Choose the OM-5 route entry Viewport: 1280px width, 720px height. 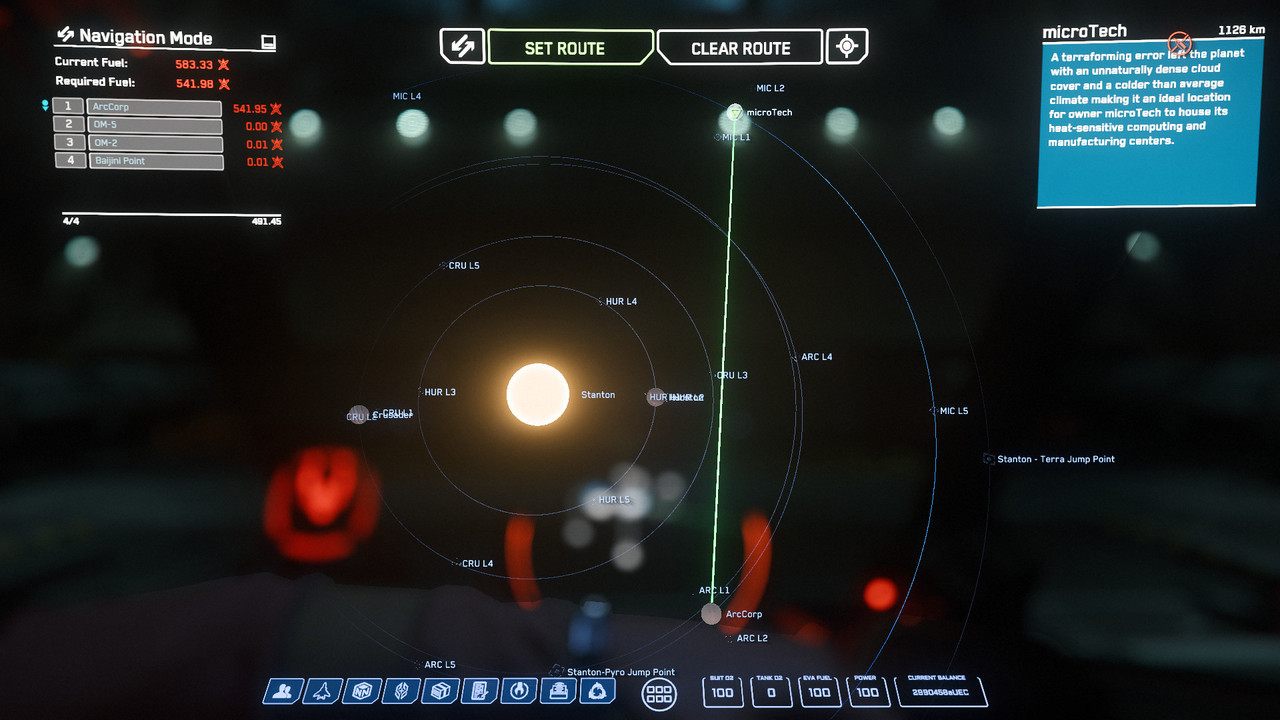point(154,125)
